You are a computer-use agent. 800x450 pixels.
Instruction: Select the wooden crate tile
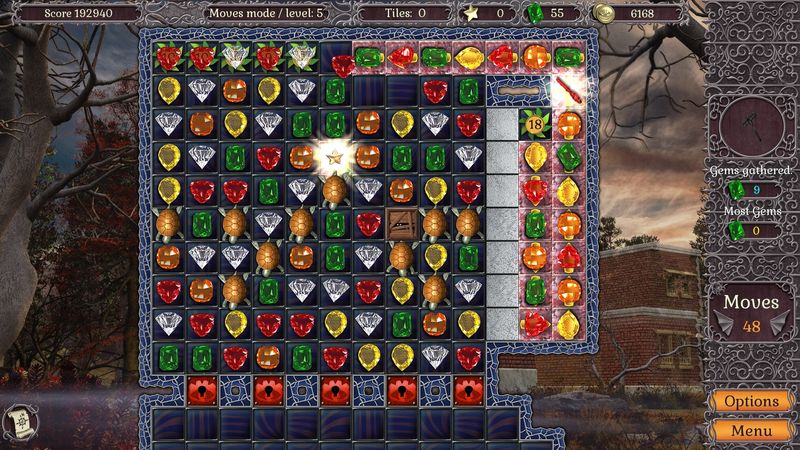pos(402,223)
